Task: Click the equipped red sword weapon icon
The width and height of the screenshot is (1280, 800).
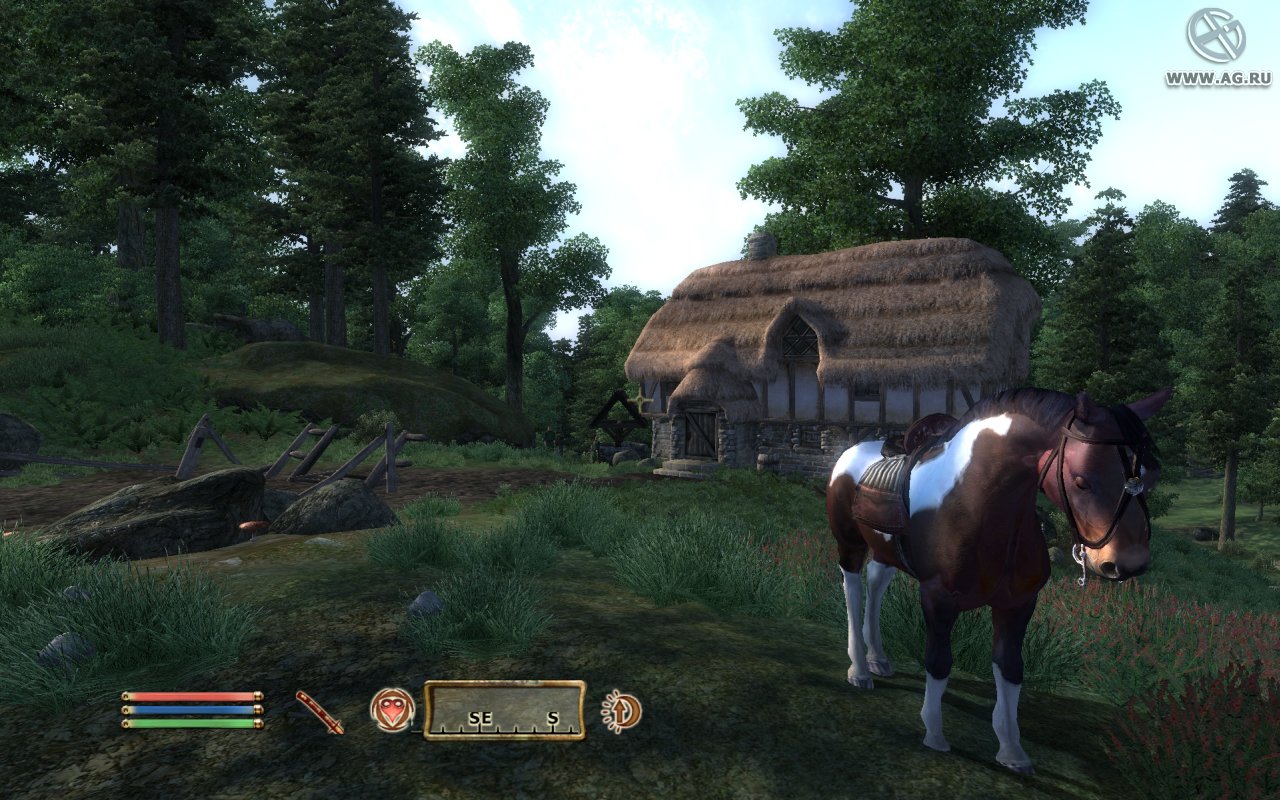Action: click(x=319, y=712)
